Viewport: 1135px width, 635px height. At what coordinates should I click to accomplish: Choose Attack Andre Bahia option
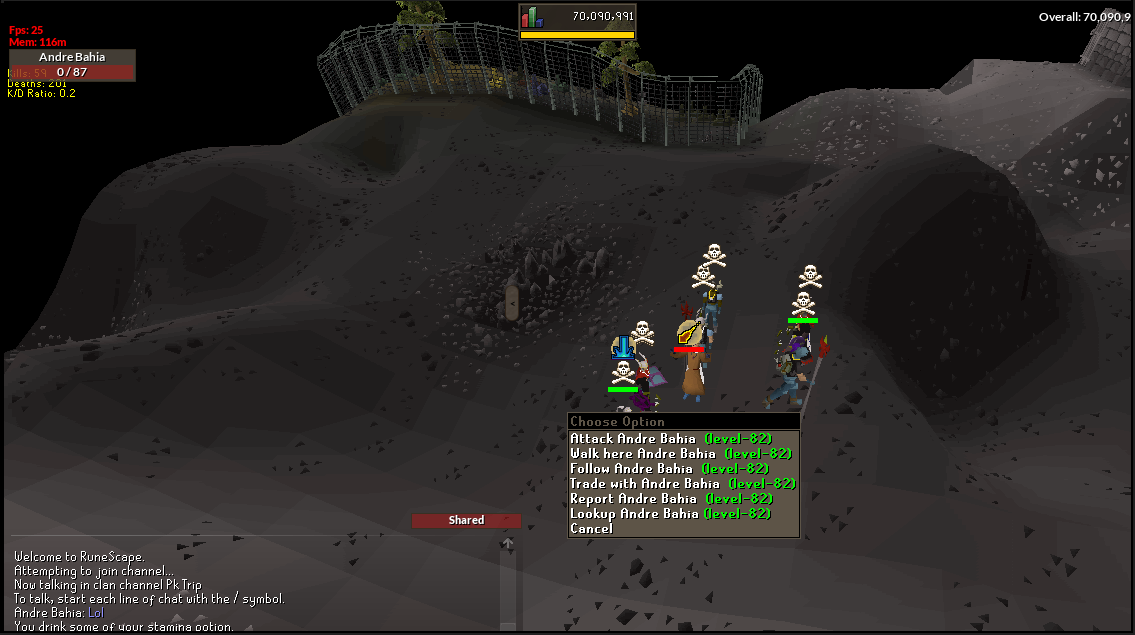pos(670,439)
